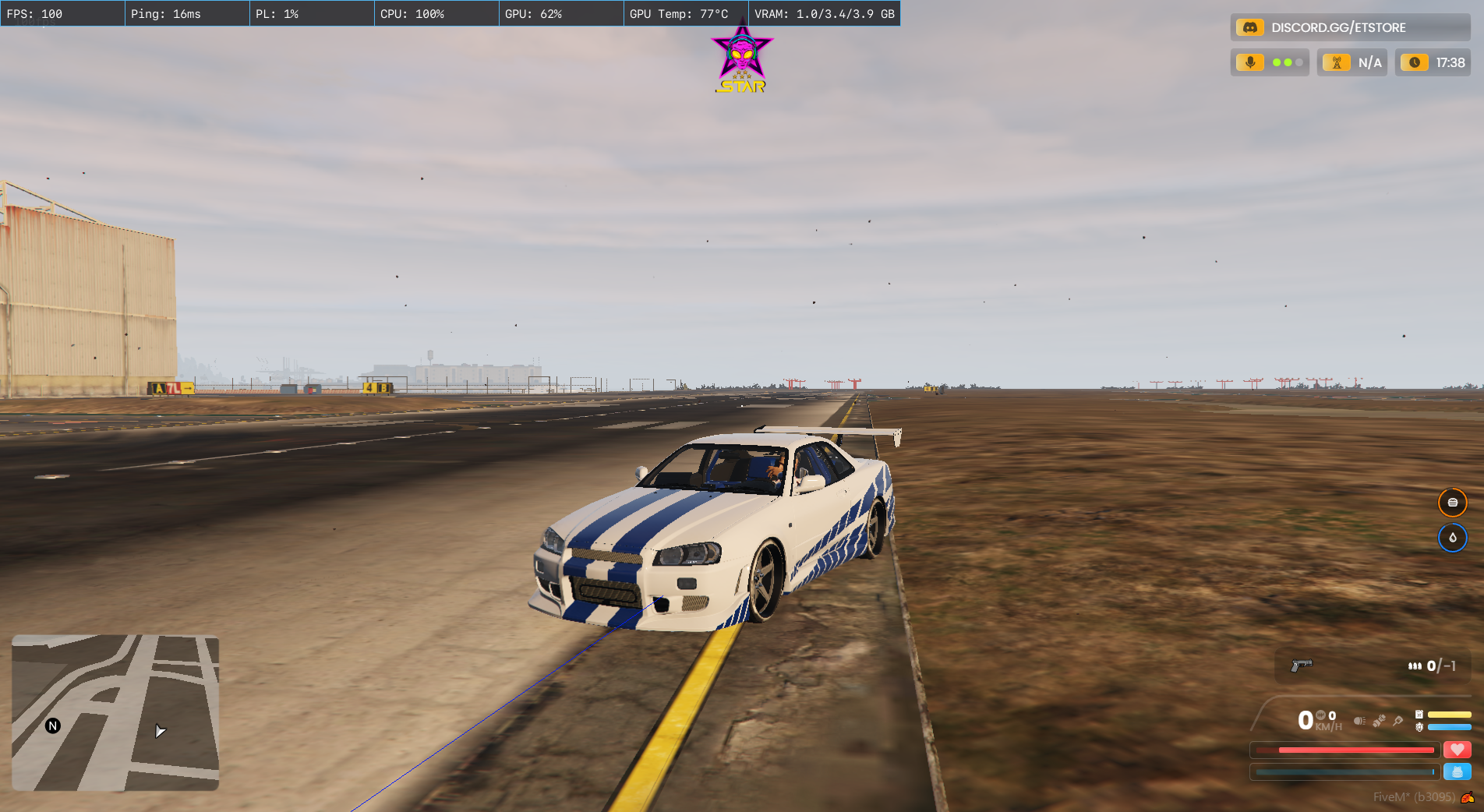Click the fuel canister icon
The width and height of the screenshot is (1484, 812).
(x=1419, y=715)
